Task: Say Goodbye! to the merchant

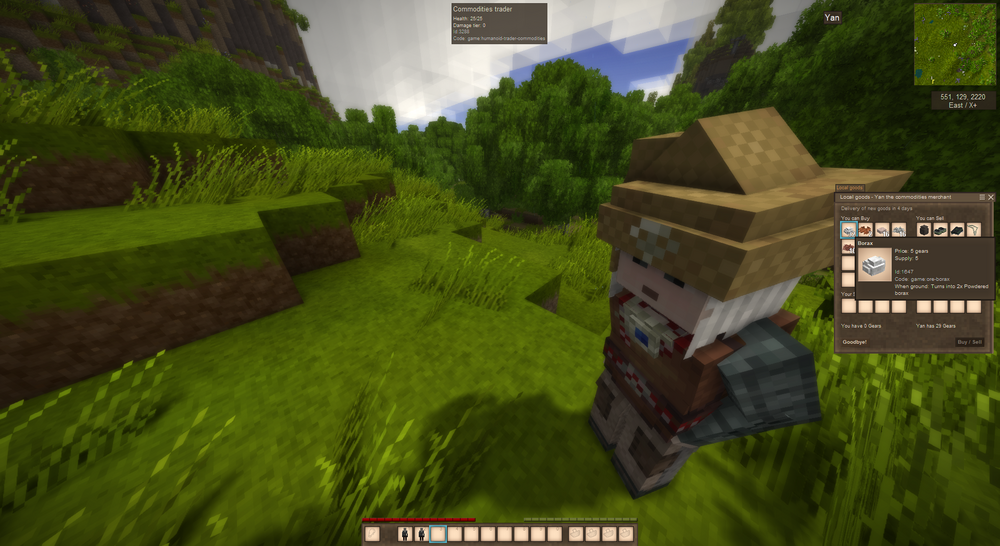Action: pyautogui.click(x=855, y=342)
